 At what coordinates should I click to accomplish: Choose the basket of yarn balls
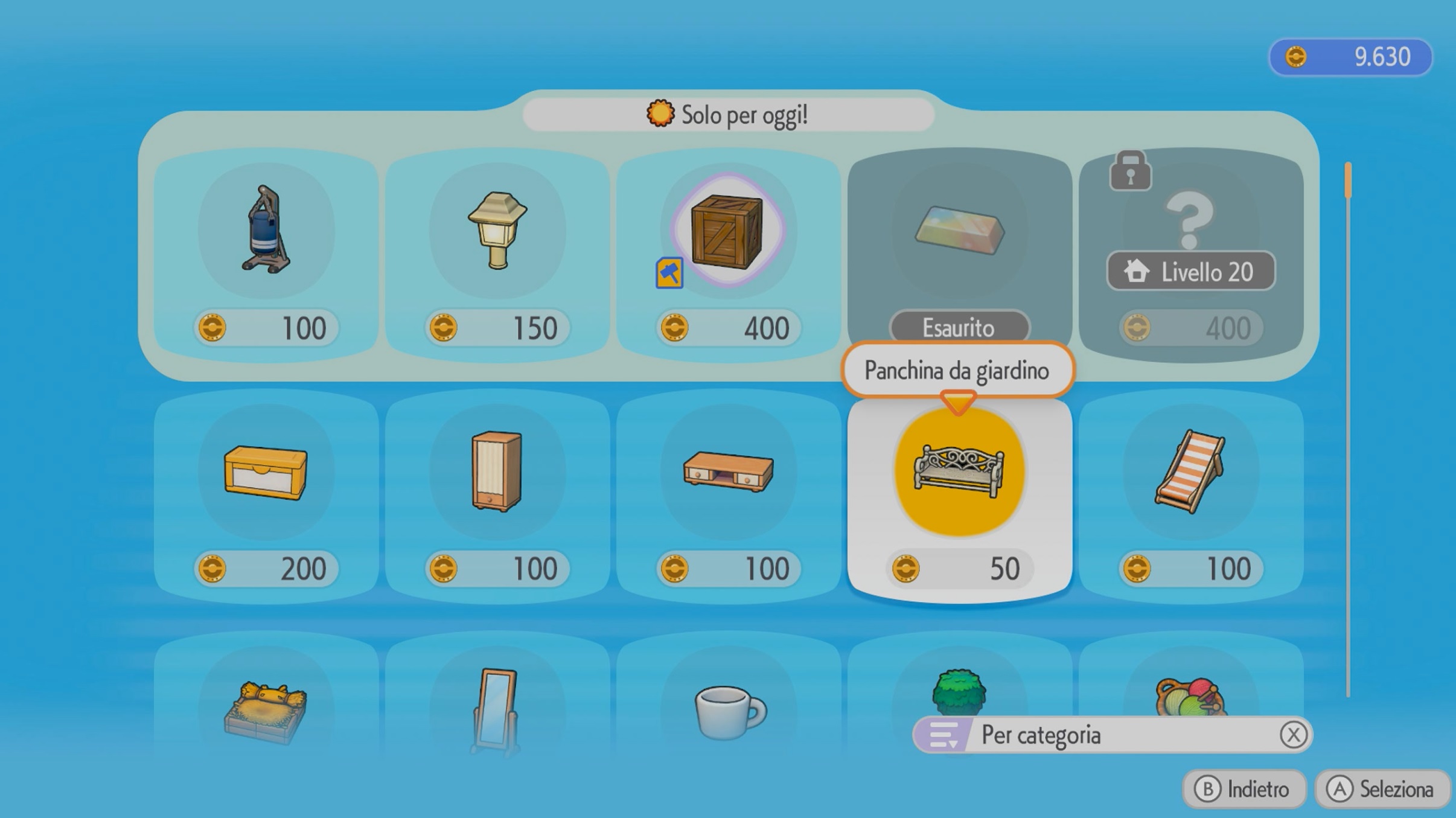pyautogui.click(x=1190, y=694)
